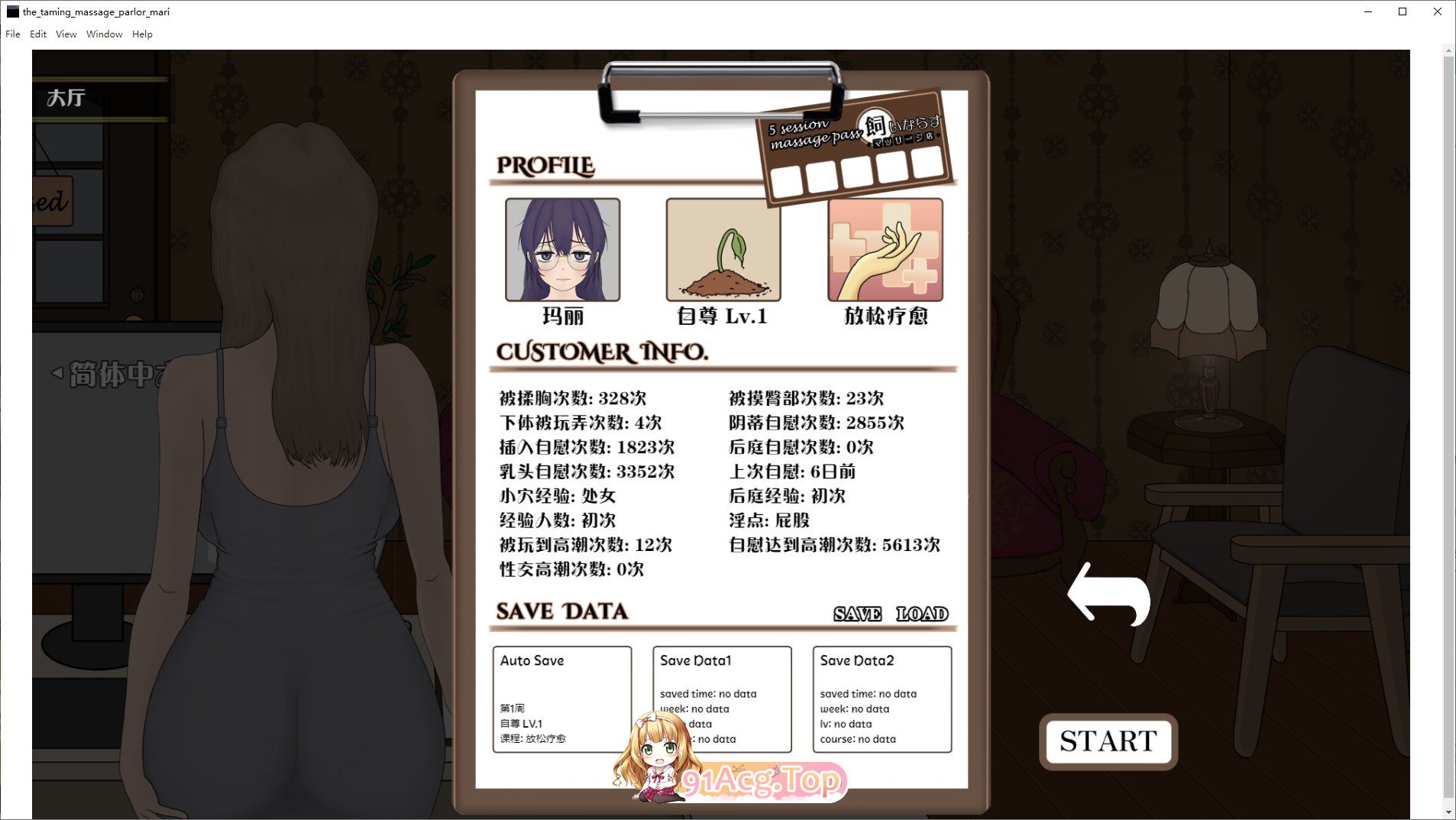Select the empty Save Data1 slot
Image resolution: width=1456 pixels, height=820 pixels.
722,699
